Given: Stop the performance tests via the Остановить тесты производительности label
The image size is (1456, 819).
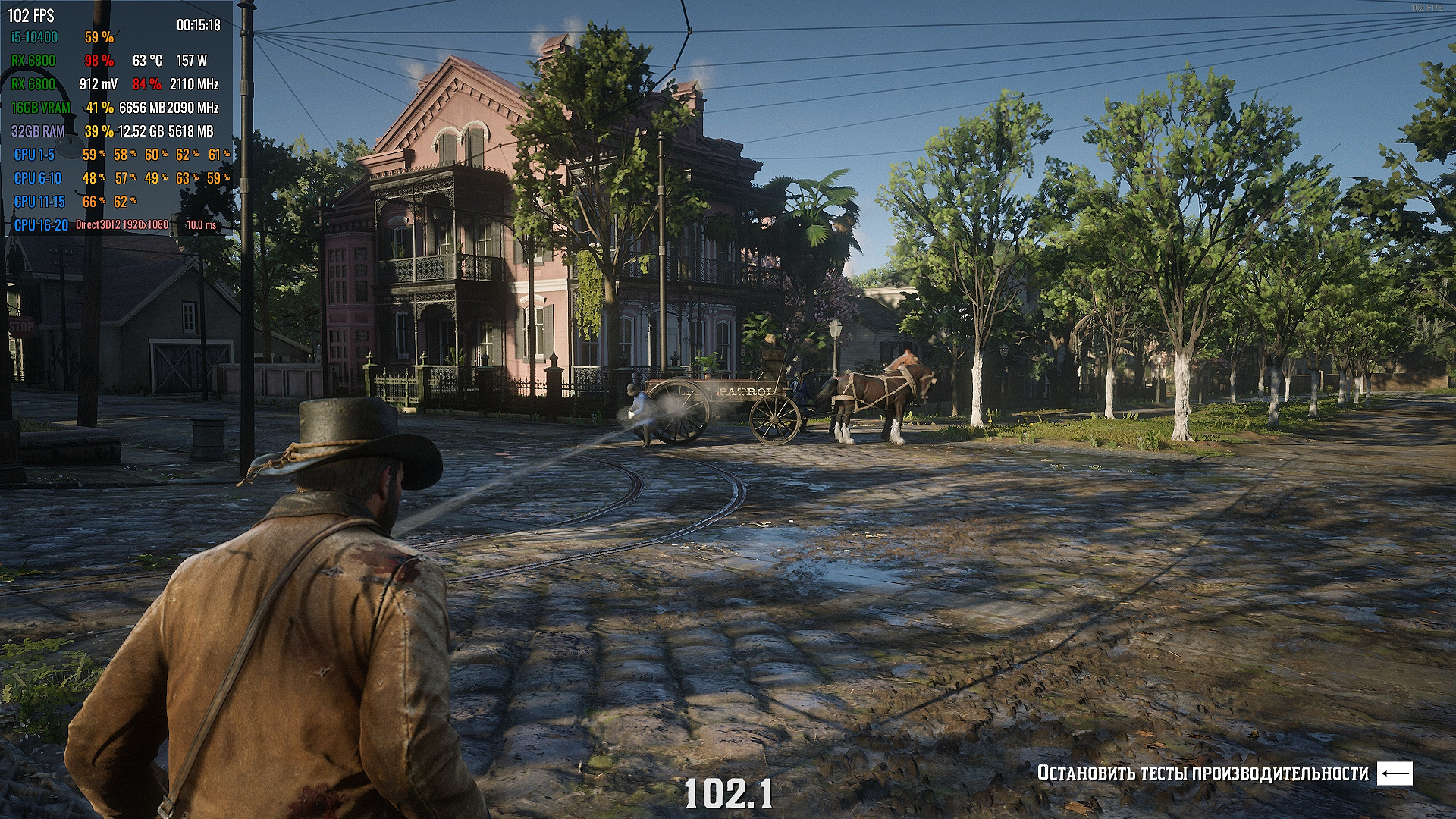Looking at the screenshot, I should (1203, 773).
